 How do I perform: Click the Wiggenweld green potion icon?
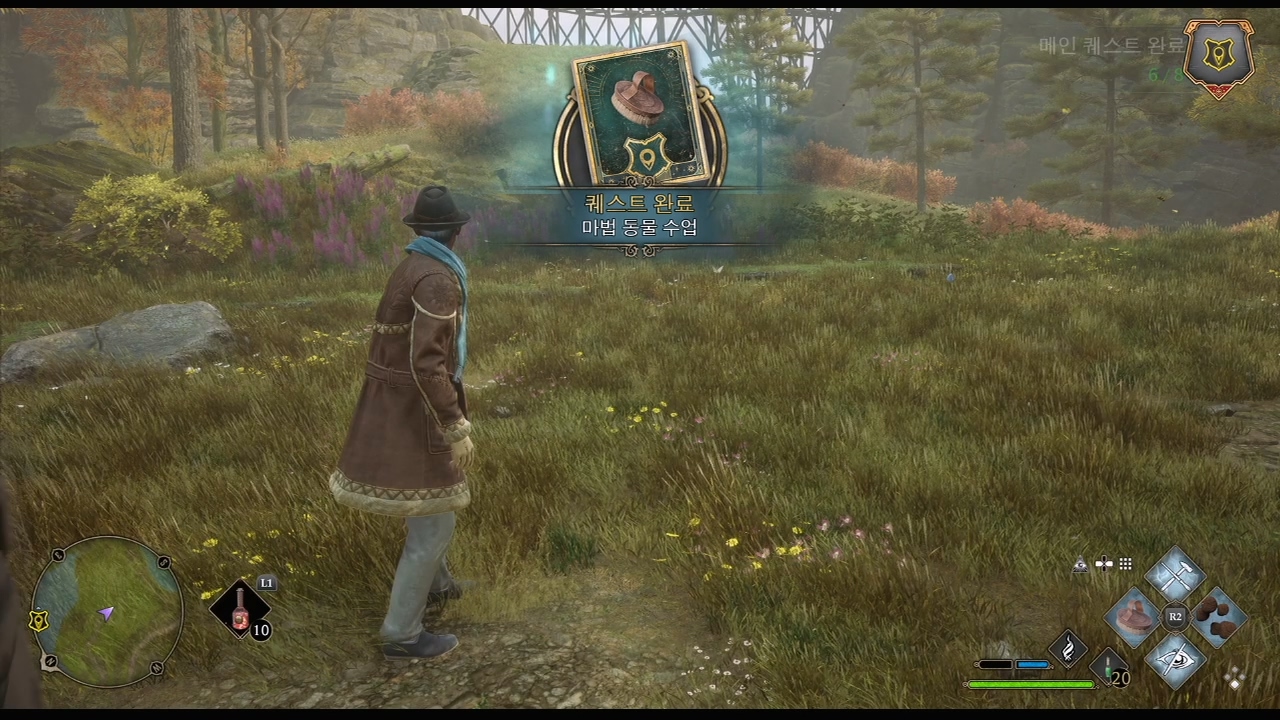coord(1108,668)
